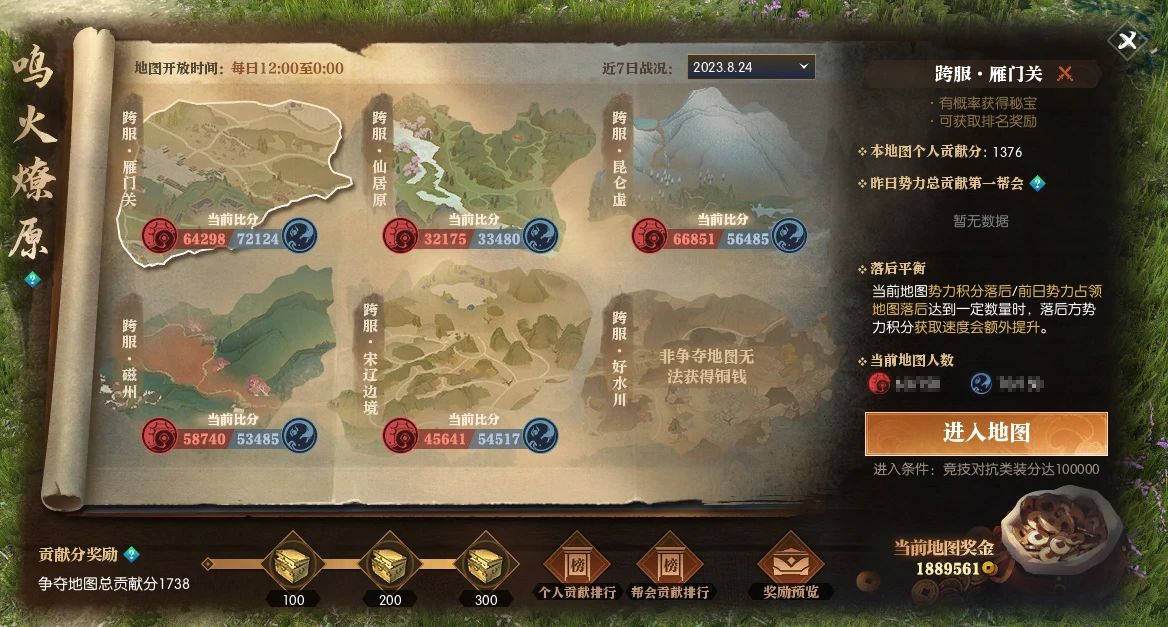1168x627 pixels.
Task: Click the 进入地图 button
Action: [x=986, y=433]
